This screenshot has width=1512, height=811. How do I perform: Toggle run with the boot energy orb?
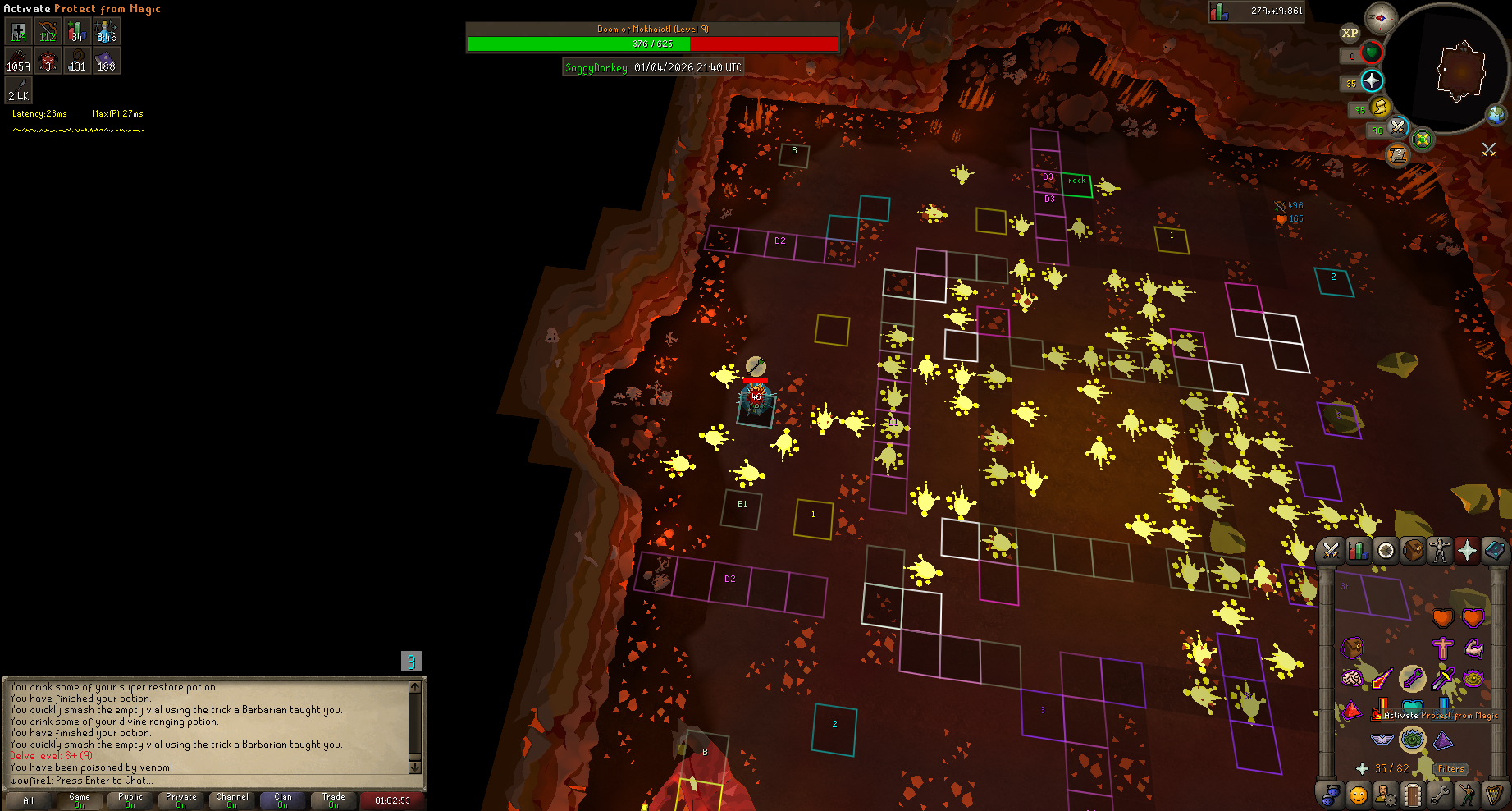(1381, 108)
